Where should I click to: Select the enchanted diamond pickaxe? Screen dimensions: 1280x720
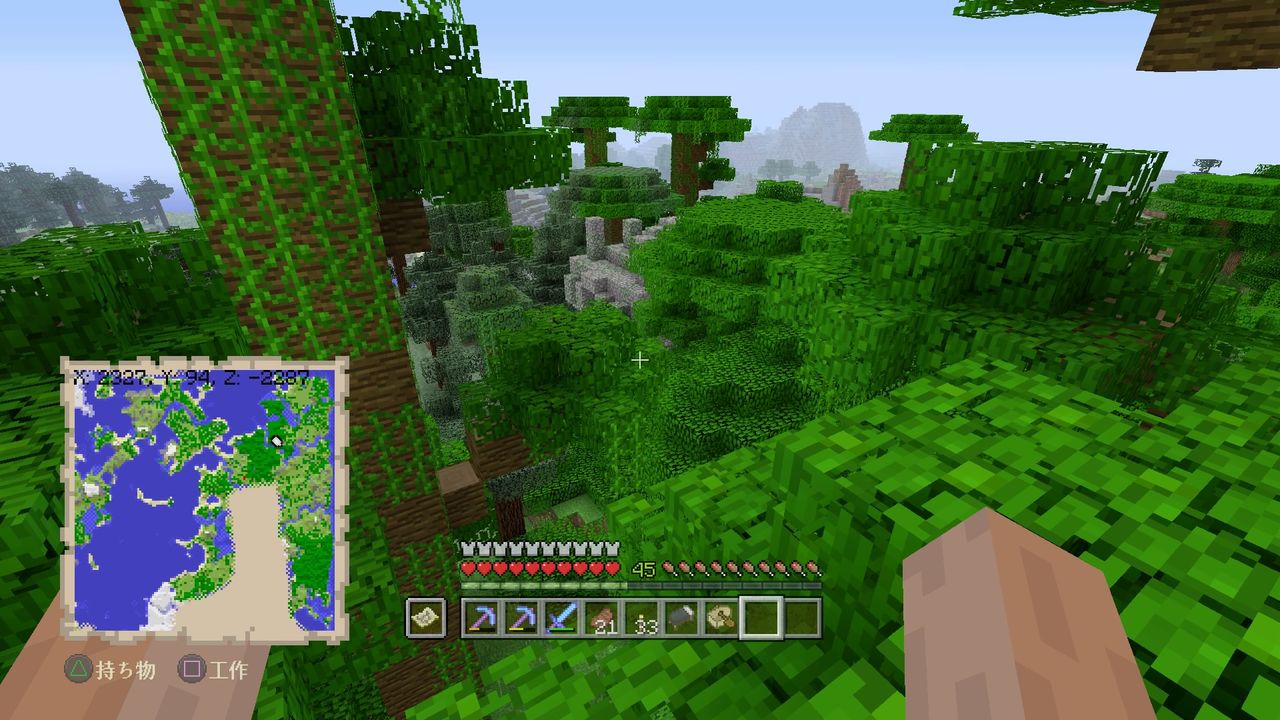coord(483,618)
